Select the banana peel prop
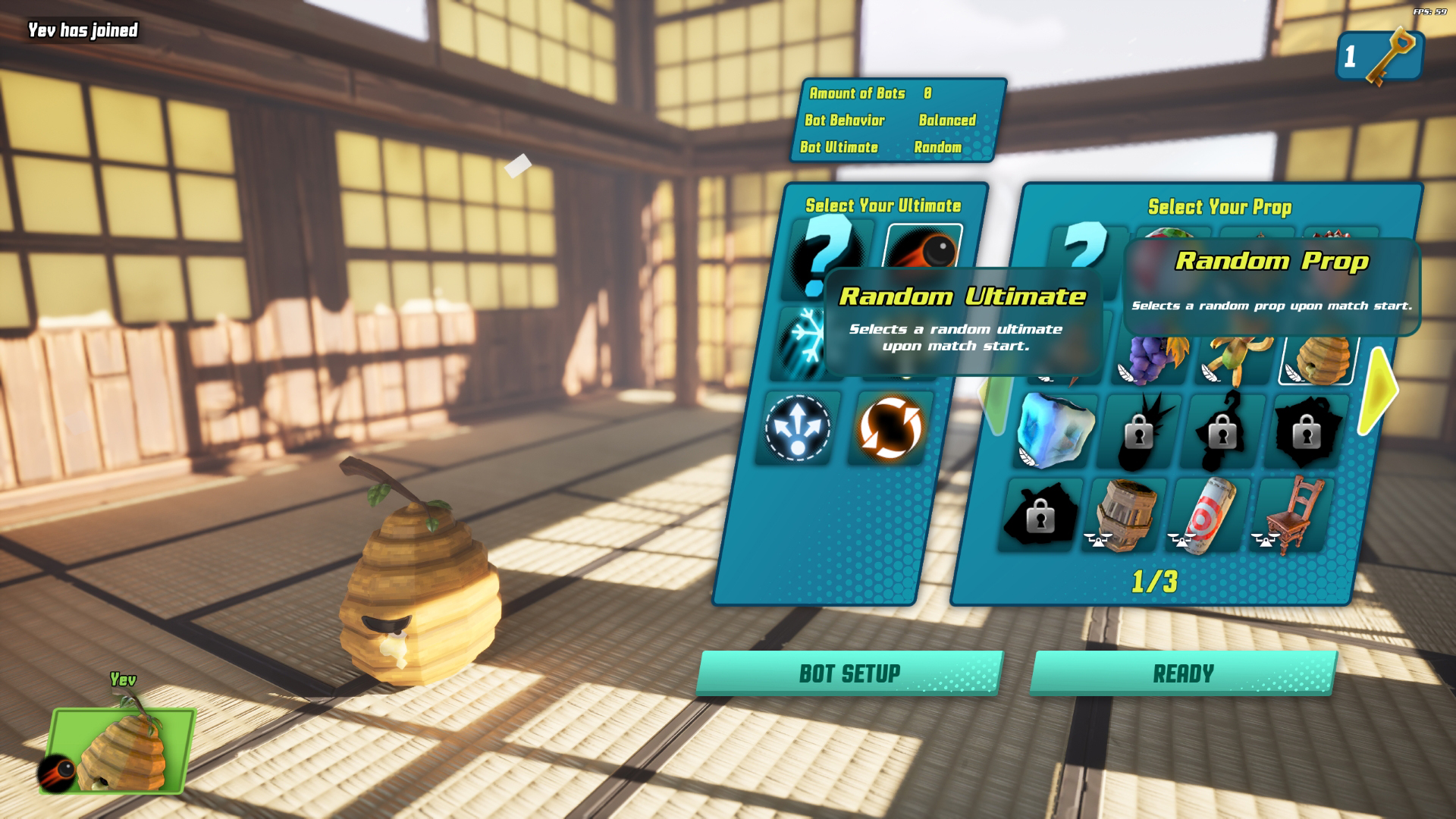 tap(1236, 356)
